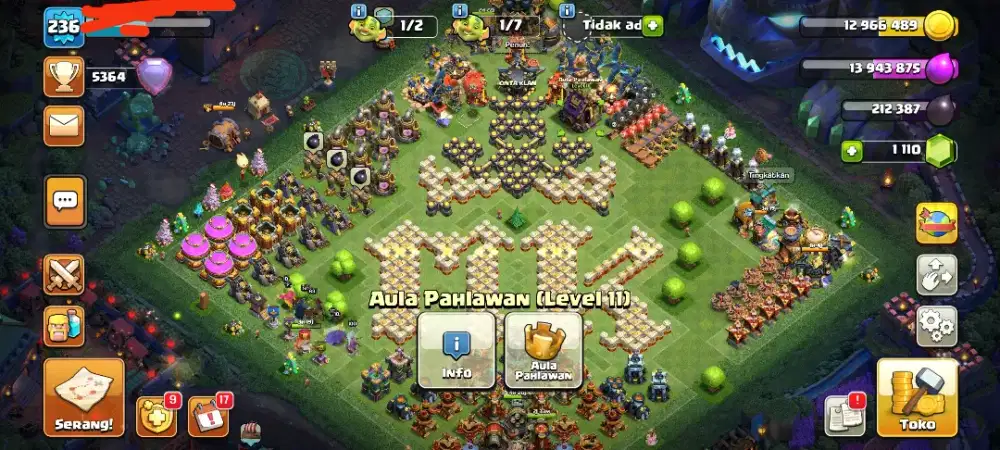Open the crossed swords war menu
This screenshot has height=450, width=1000.
64,274
